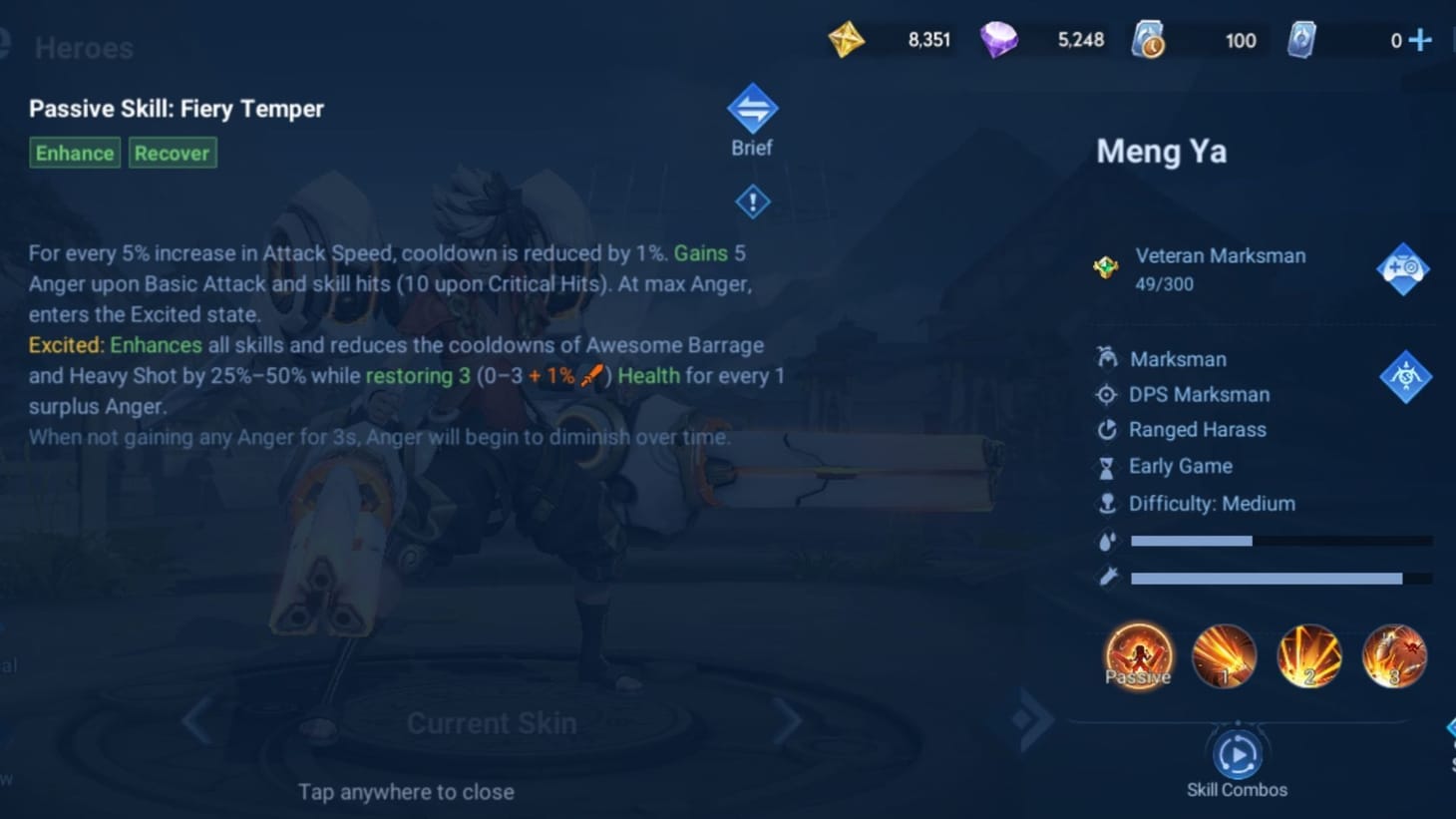Screen dimensions: 1456x819
Task: View Skill 3 icon details
Action: [x=1394, y=656]
